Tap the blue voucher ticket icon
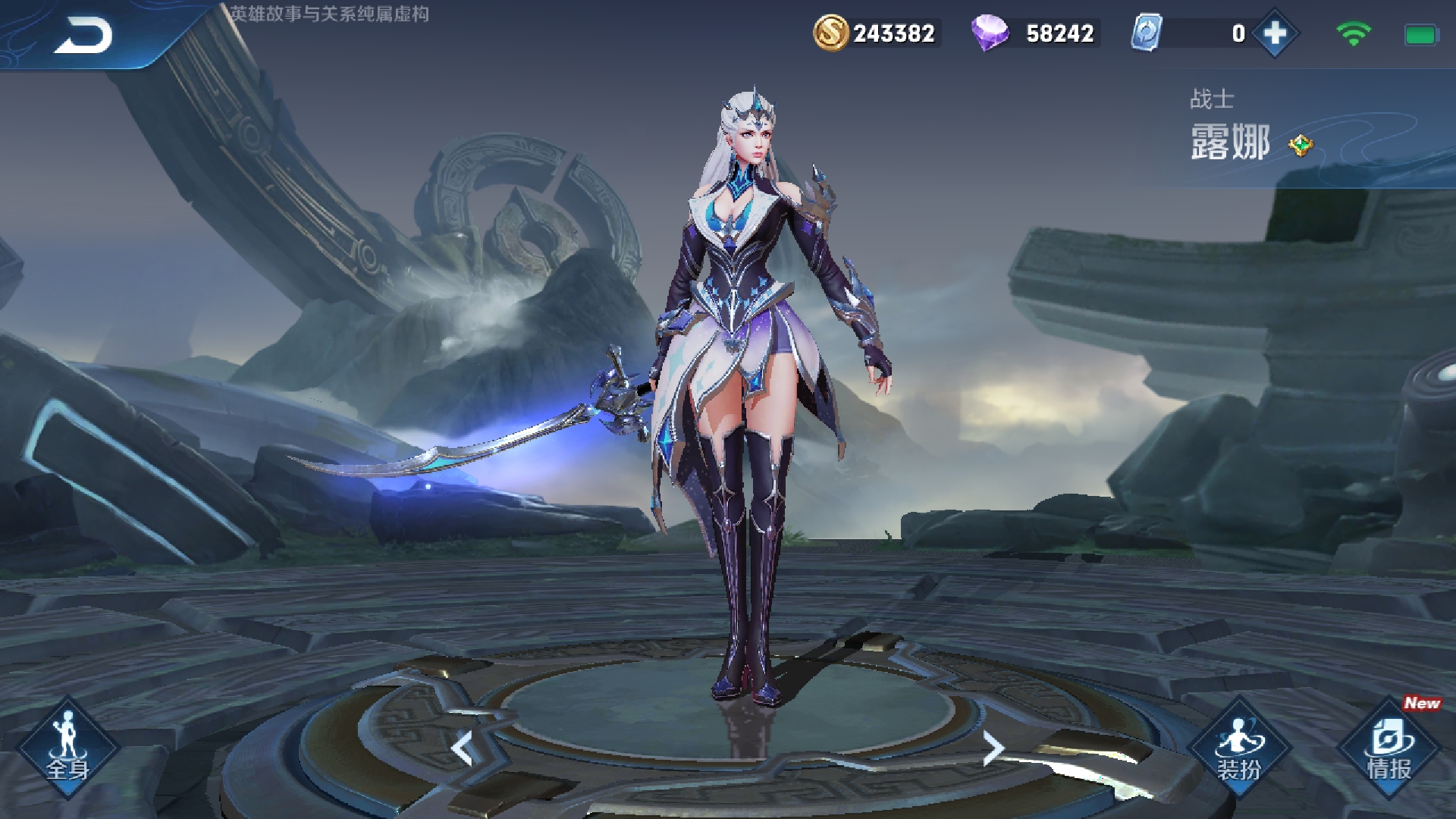The width and height of the screenshot is (1456, 819). point(1147,33)
